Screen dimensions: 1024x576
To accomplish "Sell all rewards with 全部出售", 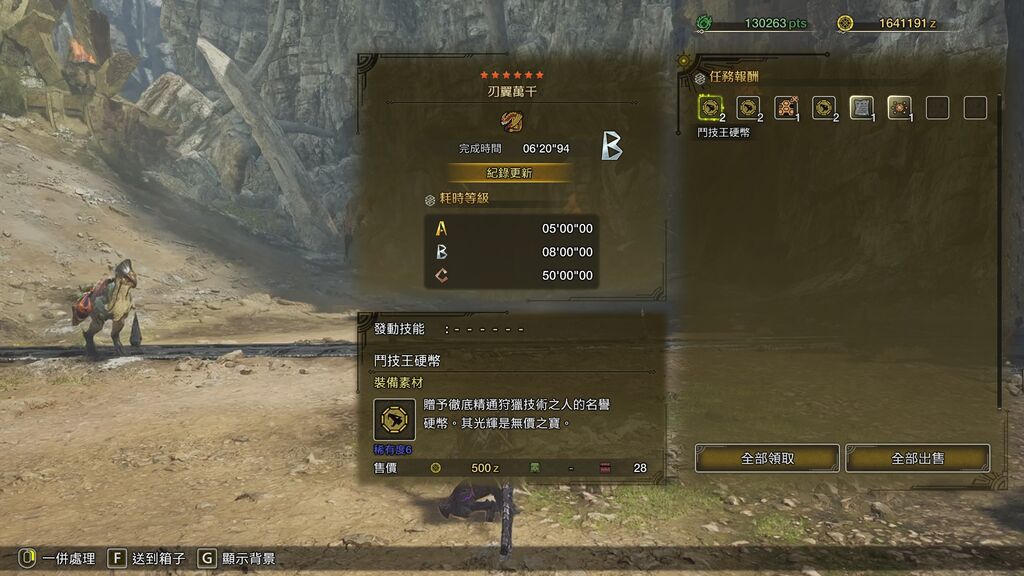I will [x=917, y=458].
